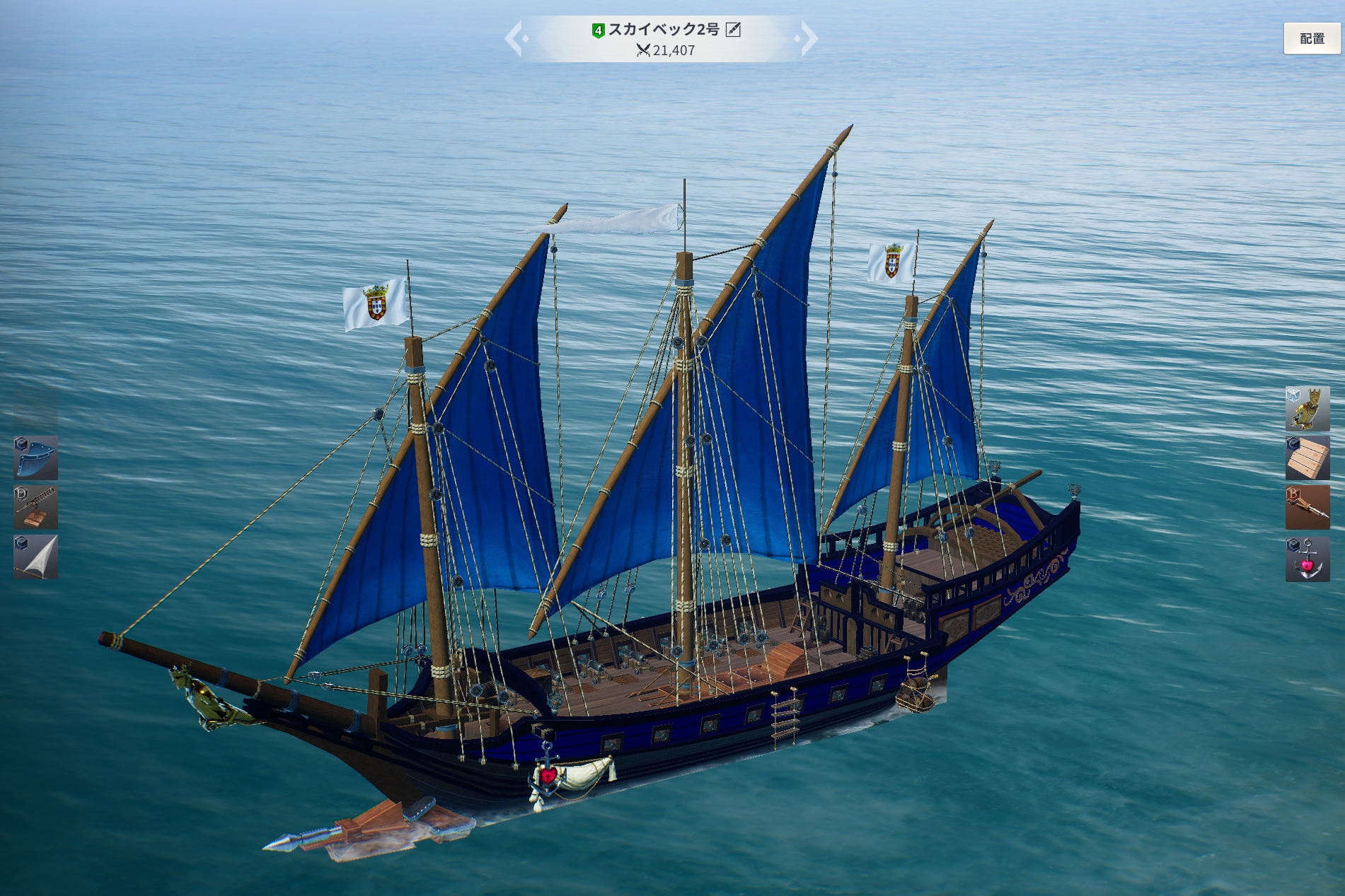The height and width of the screenshot is (896, 1345).
Task: Open the wooden planks equipment slot
Action: [x=1307, y=458]
